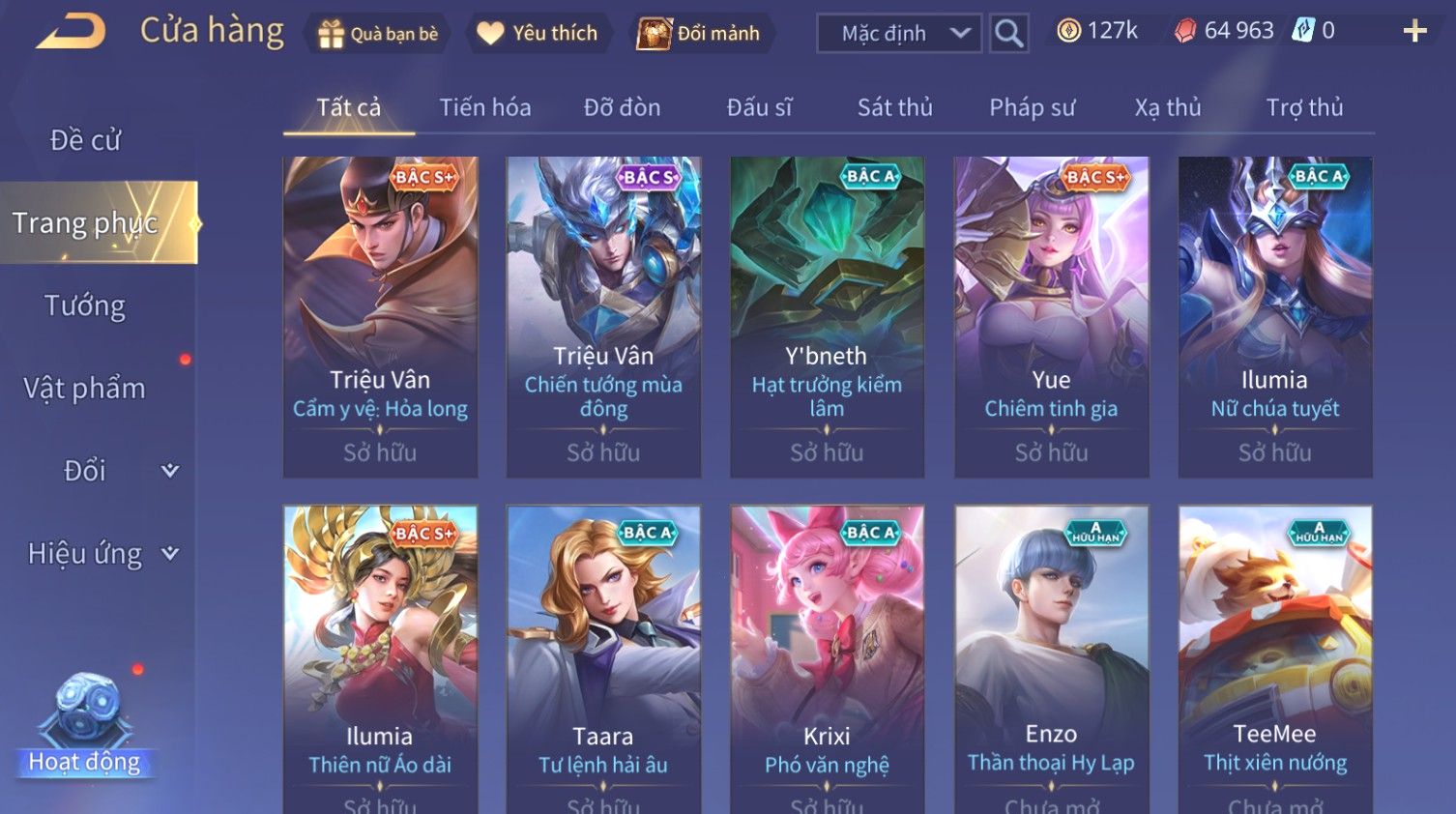
Task: Switch to the Đỡ đòn tab
Action: [x=622, y=107]
